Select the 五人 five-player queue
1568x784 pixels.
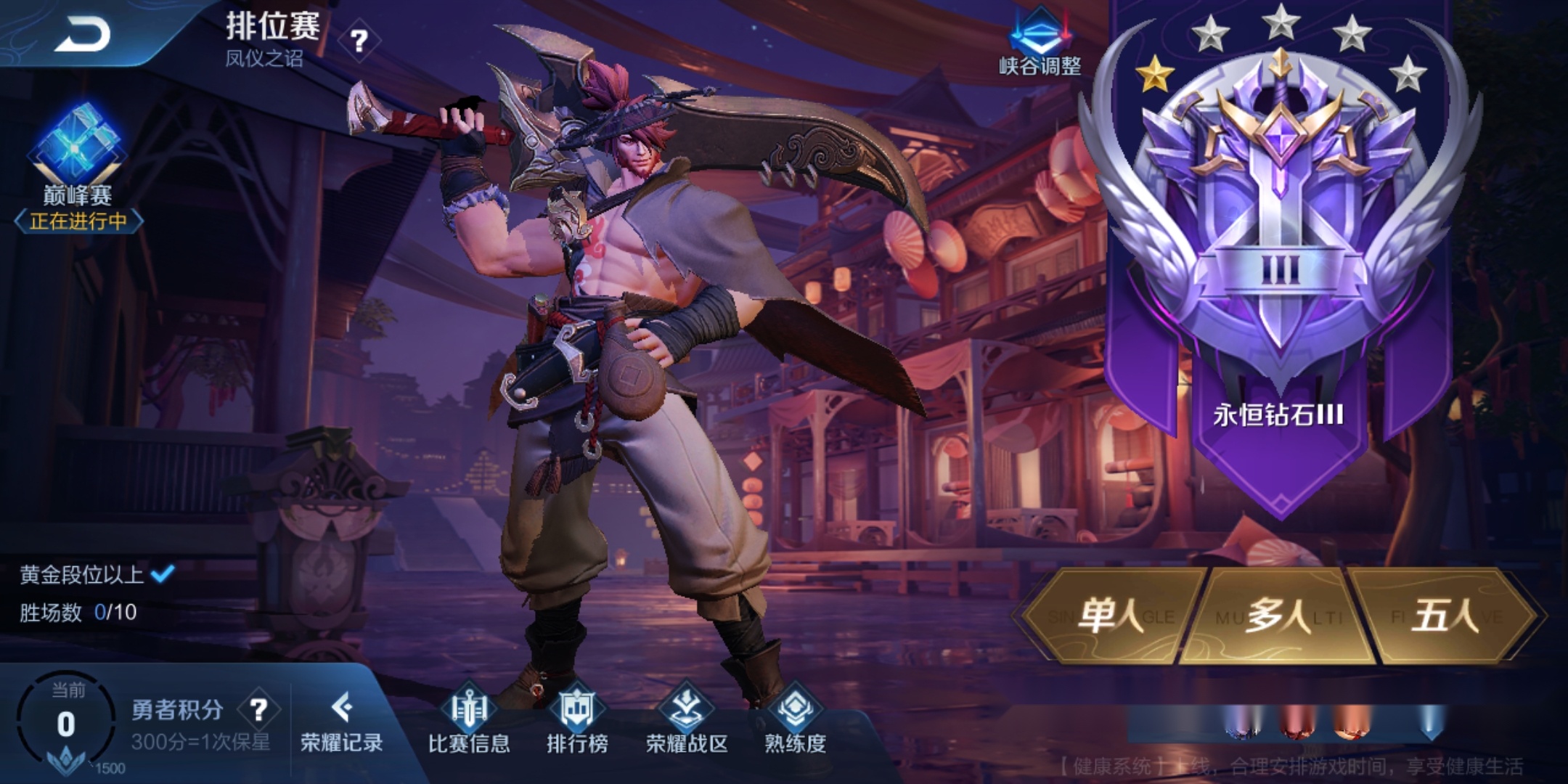pyautogui.click(x=1445, y=616)
